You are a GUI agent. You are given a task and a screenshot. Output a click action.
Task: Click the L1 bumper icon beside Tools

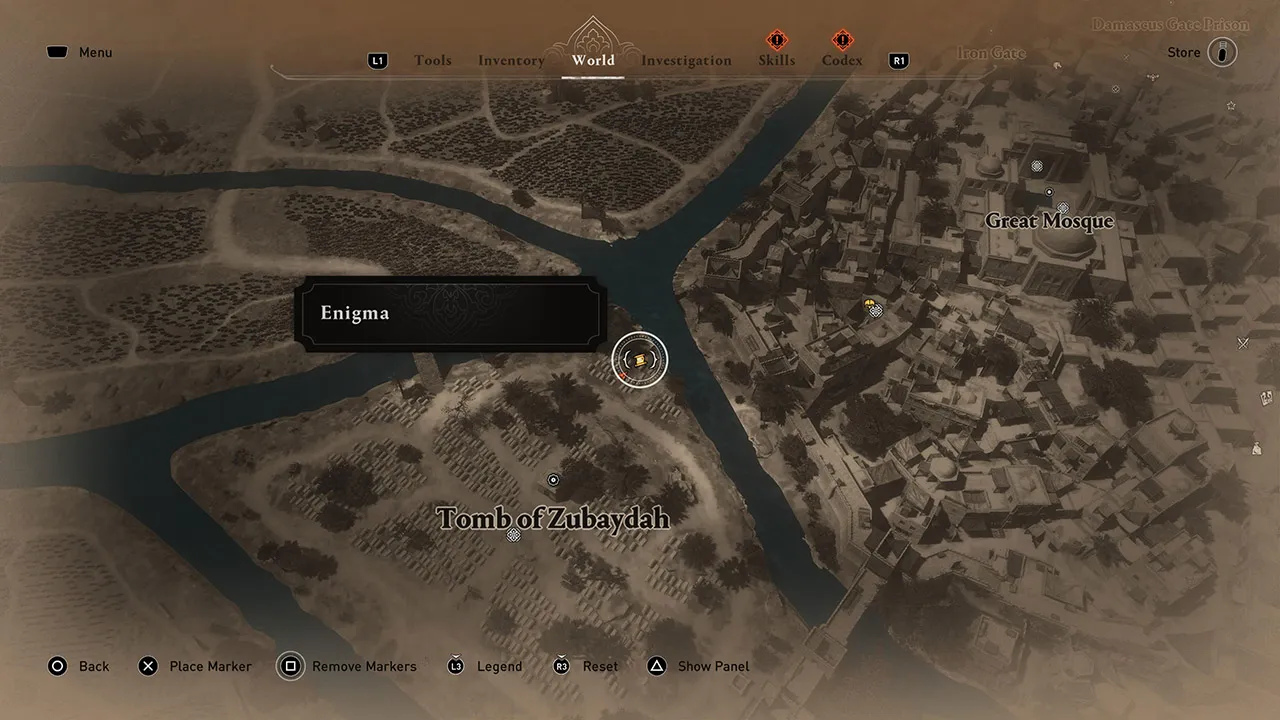[377, 60]
